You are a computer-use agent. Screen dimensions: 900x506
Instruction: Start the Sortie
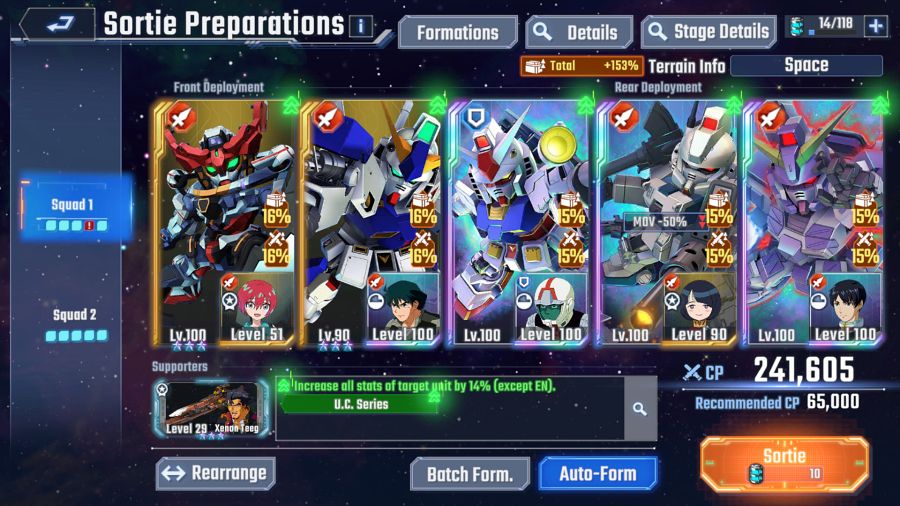tap(784, 464)
